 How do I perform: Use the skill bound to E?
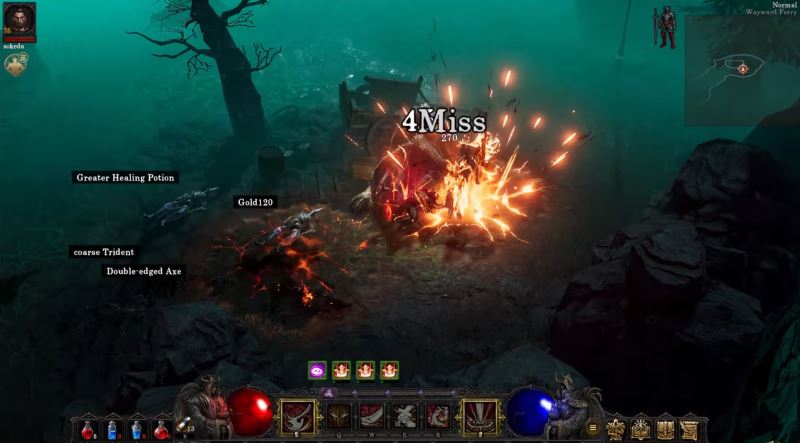[405, 415]
